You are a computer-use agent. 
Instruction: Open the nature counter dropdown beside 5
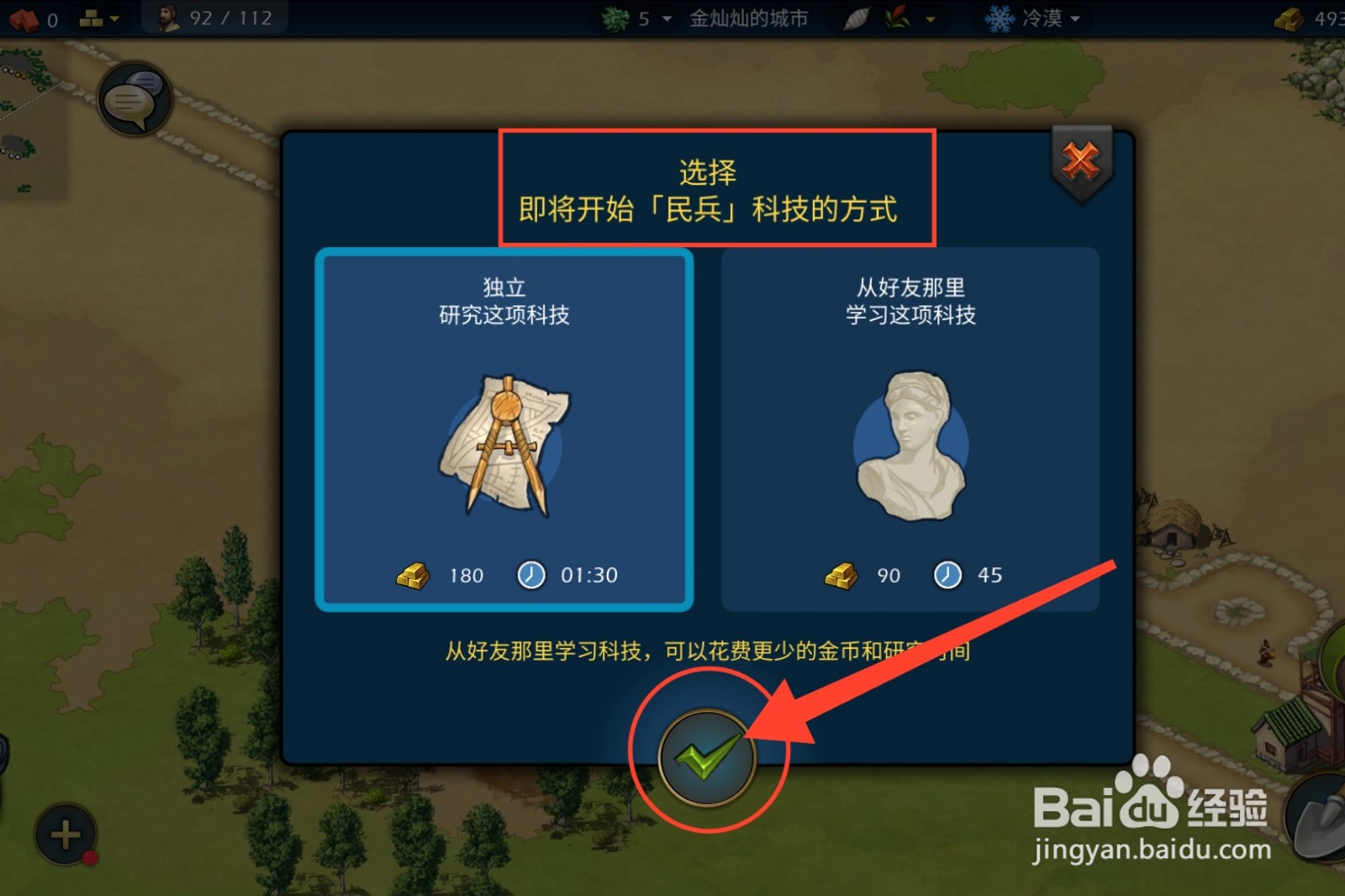click(667, 18)
